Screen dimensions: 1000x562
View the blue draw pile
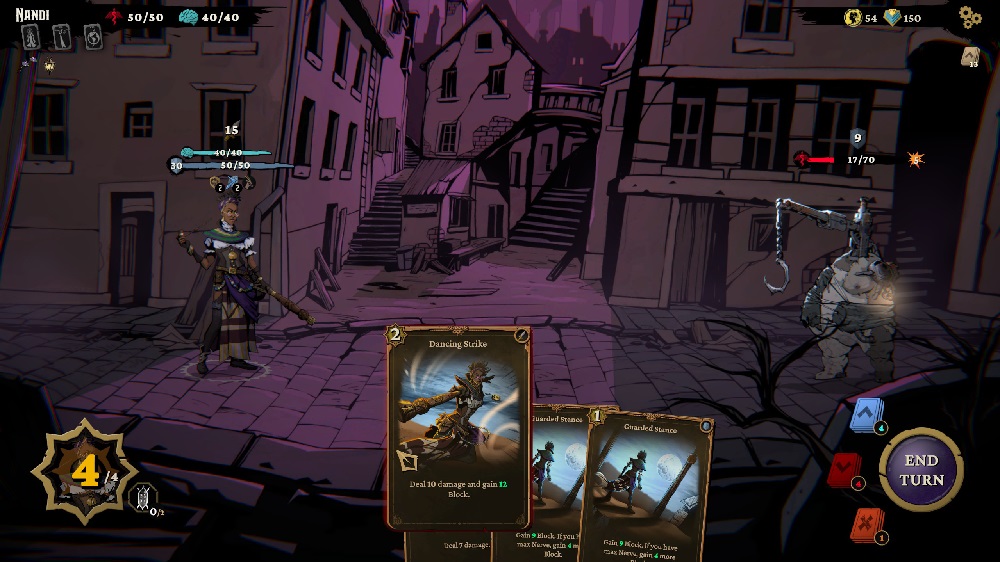(866, 414)
